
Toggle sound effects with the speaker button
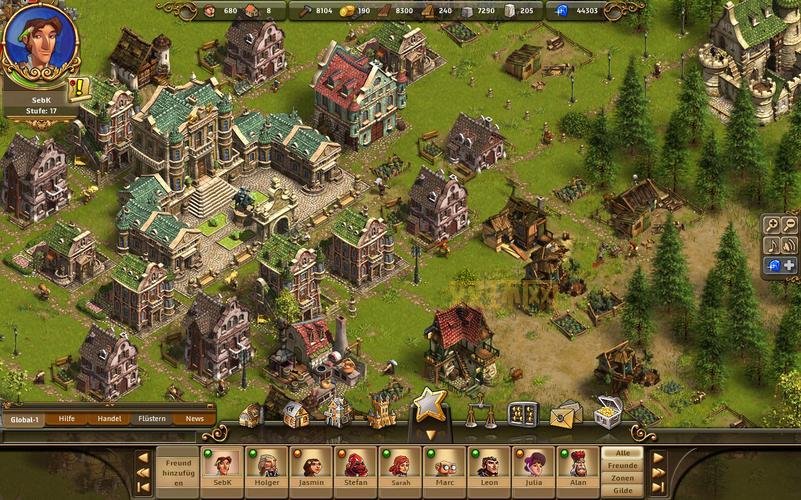click(x=790, y=244)
